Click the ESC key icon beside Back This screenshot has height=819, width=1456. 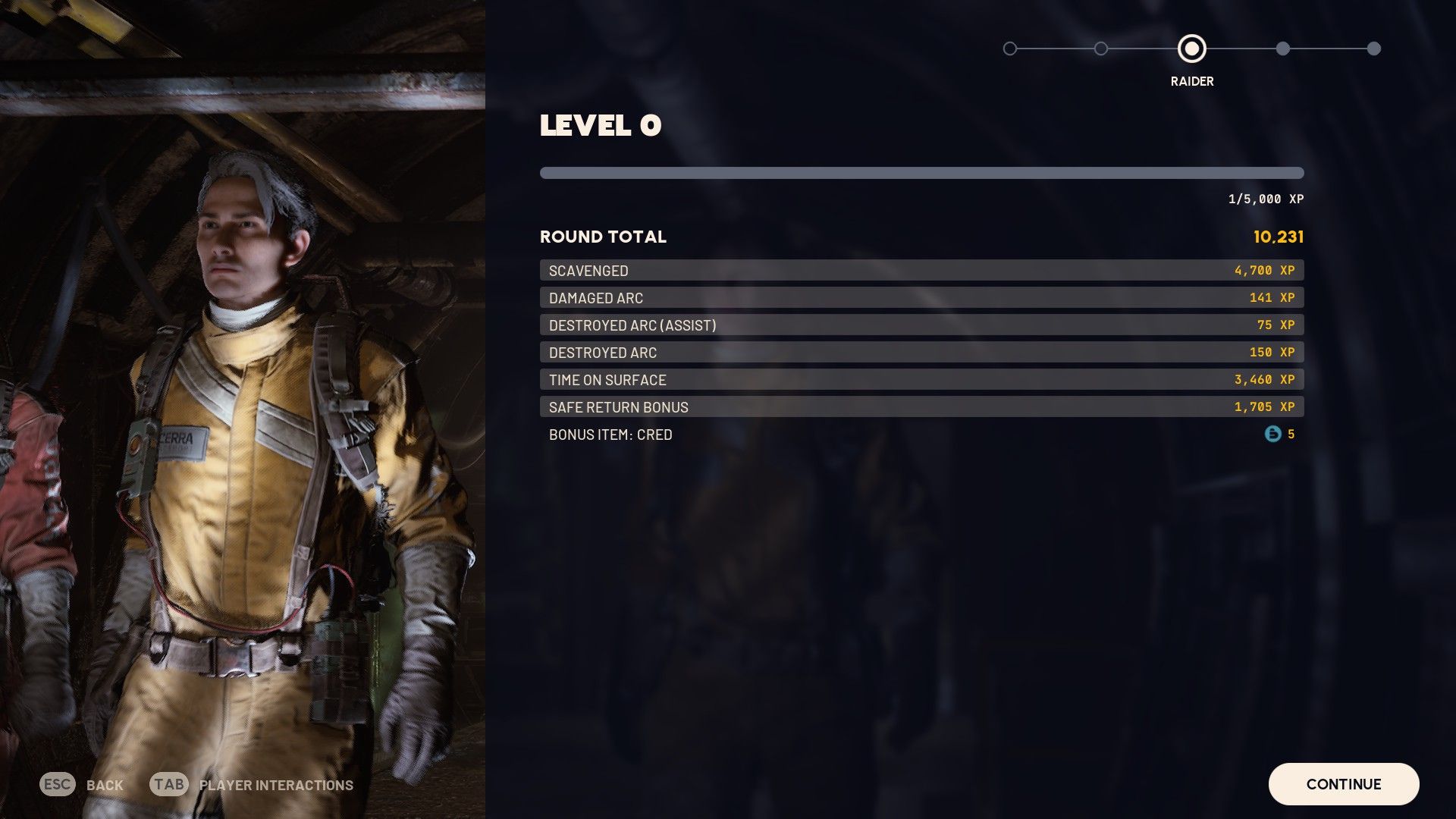point(57,785)
